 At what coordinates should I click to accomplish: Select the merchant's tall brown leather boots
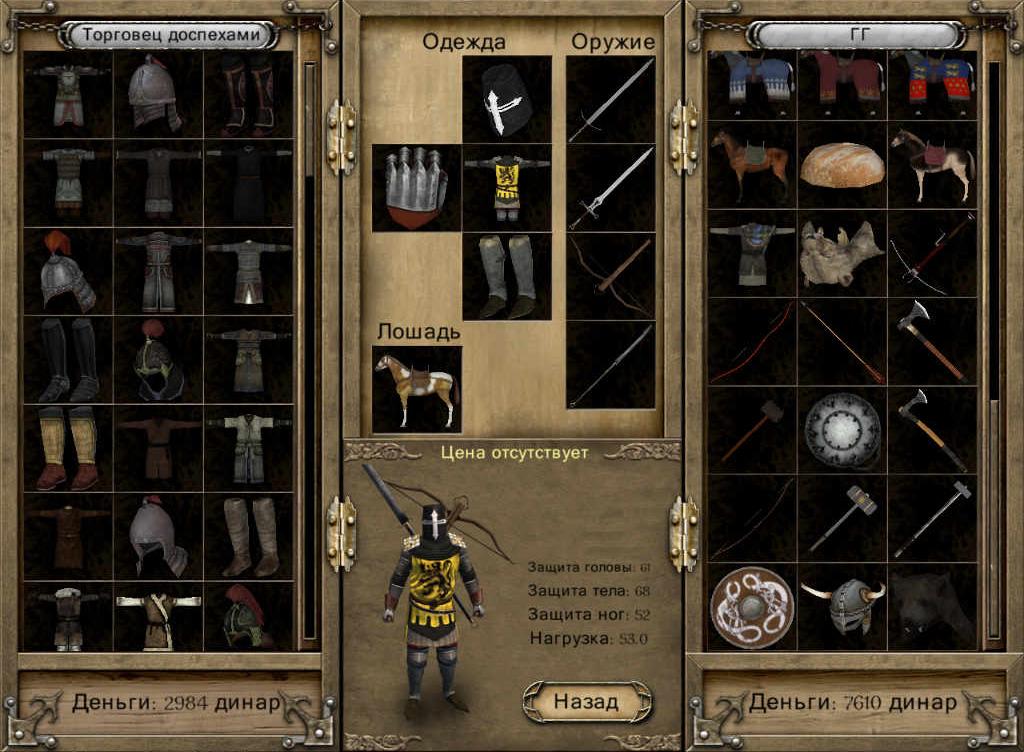248,536
